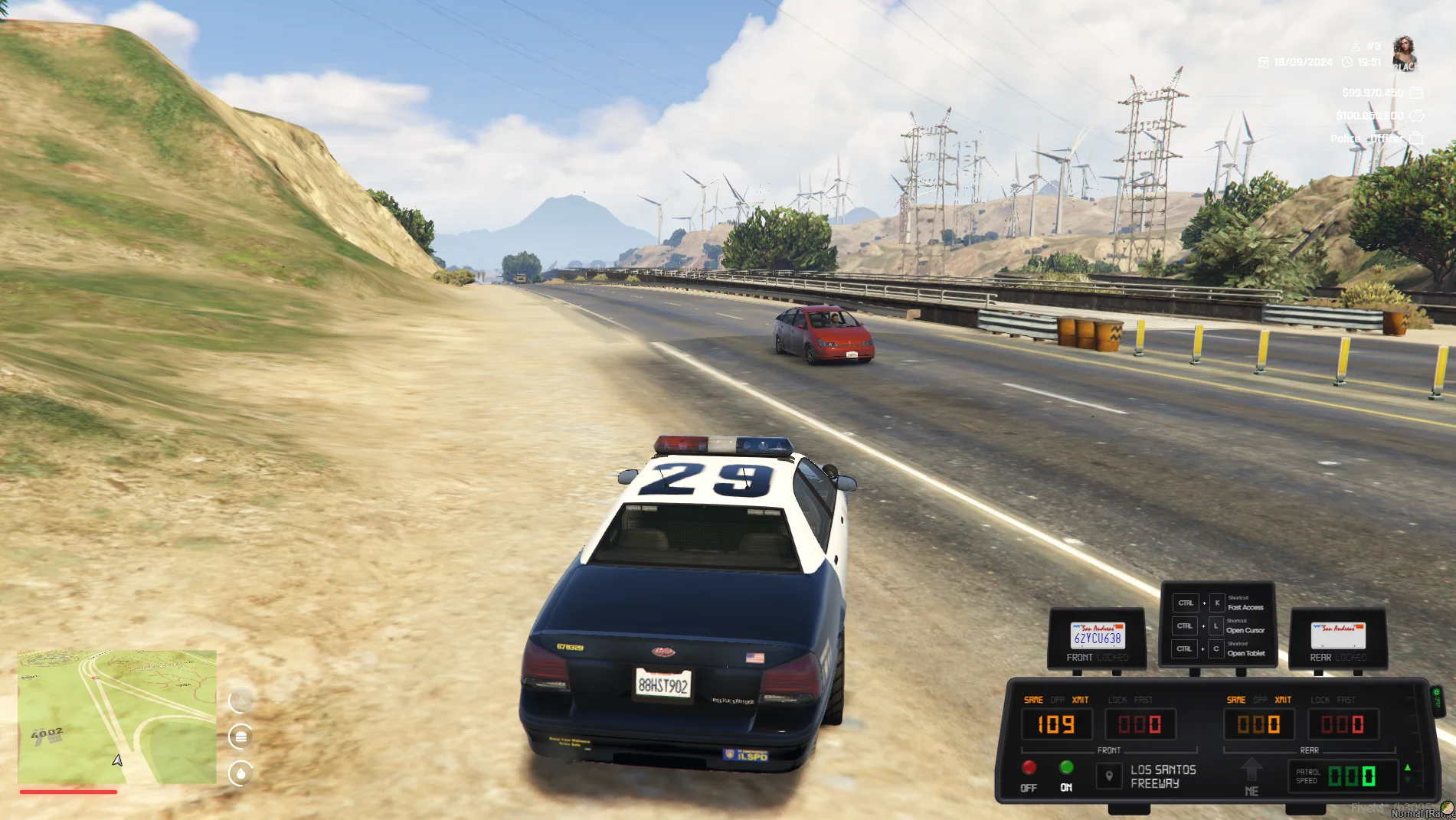Select the blank rear plate reader
Screen dimensions: 1456x820
[1338, 636]
